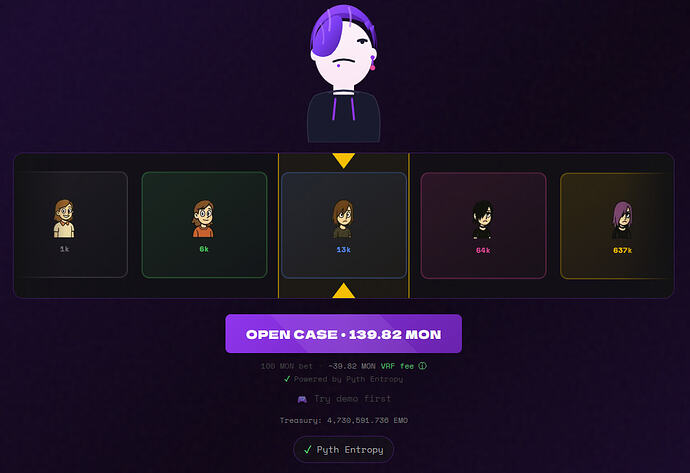Show the VRF fee info icon

pyautogui.click(x=423, y=366)
